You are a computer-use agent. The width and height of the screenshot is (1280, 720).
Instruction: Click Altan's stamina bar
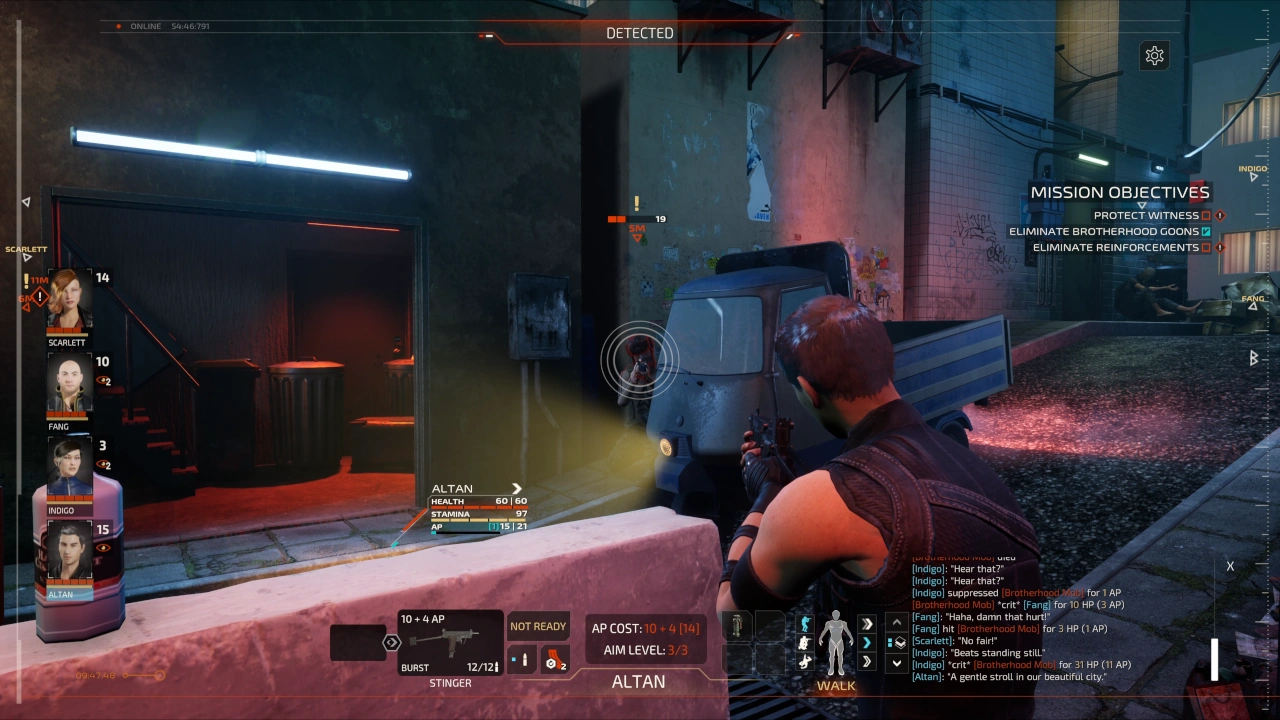pyautogui.click(x=478, y=519)
